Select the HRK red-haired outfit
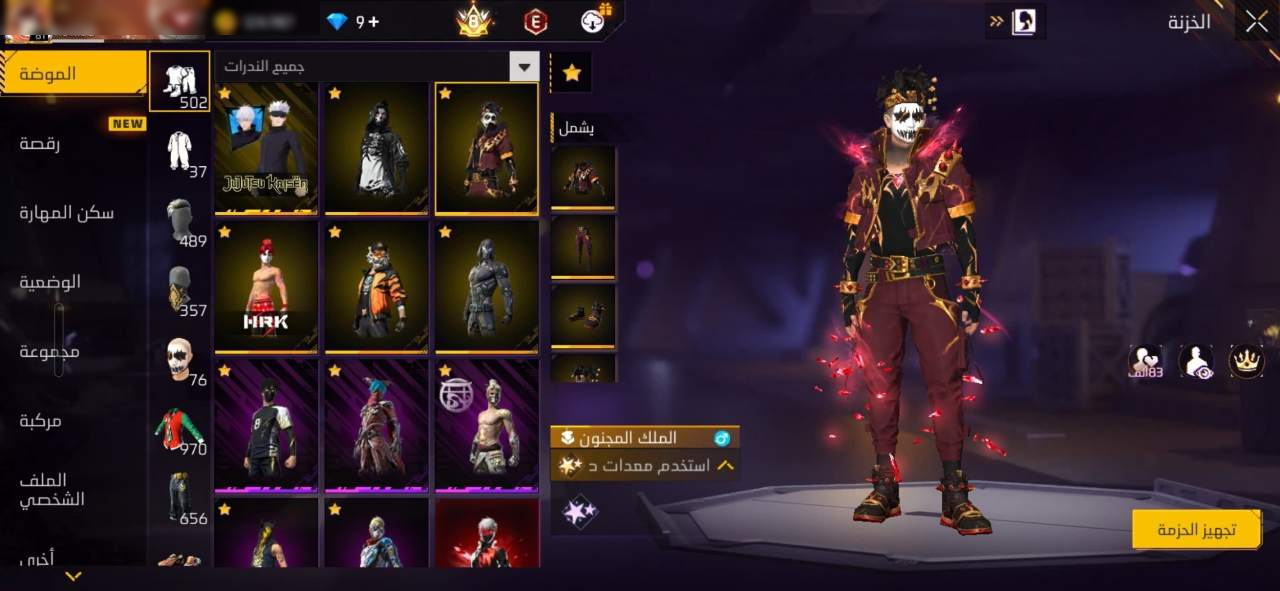This screenshot has width=1280, height=591. click(266, 287)
